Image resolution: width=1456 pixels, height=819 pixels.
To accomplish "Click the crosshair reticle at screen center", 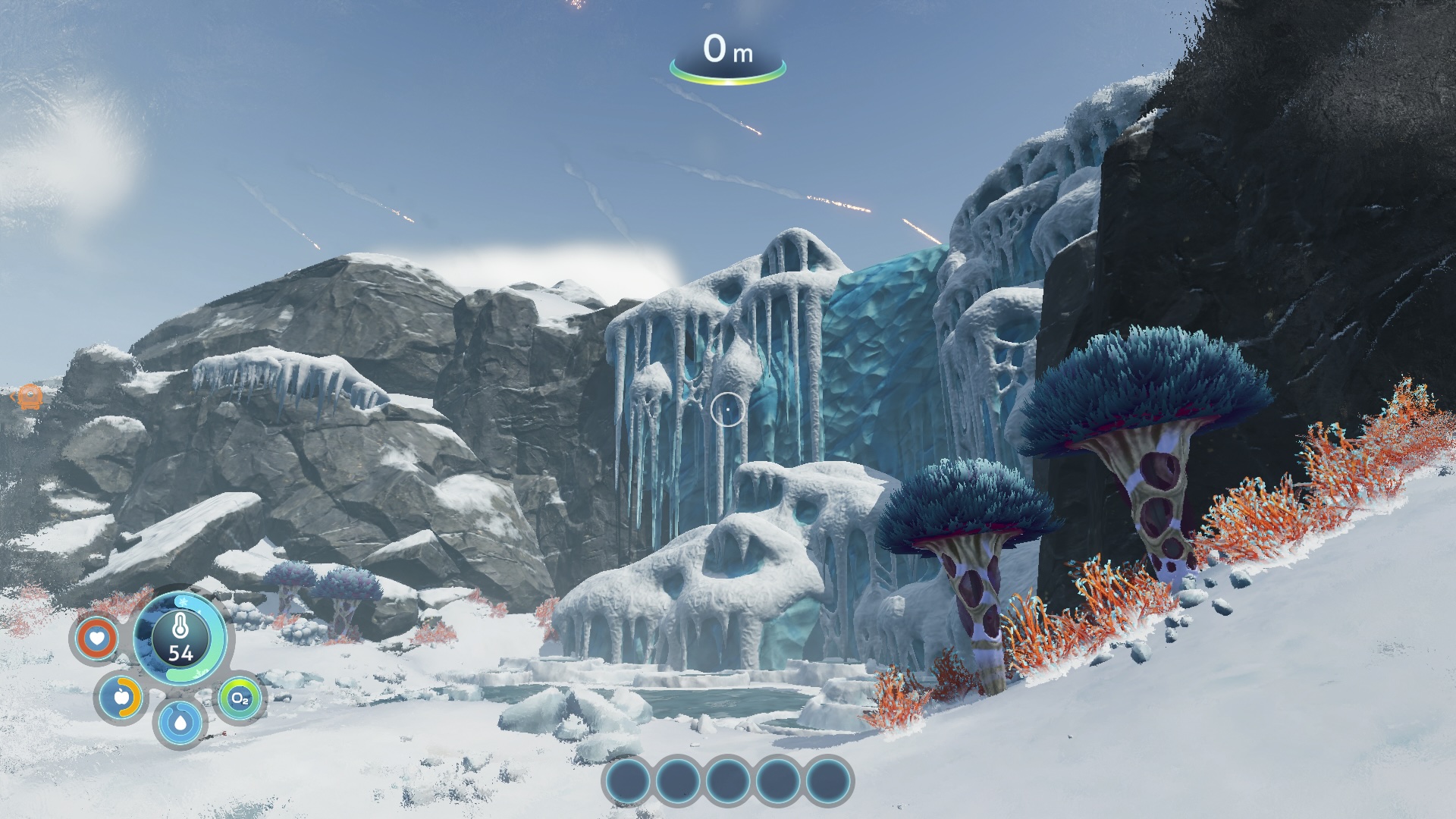I will coord(726,408).
